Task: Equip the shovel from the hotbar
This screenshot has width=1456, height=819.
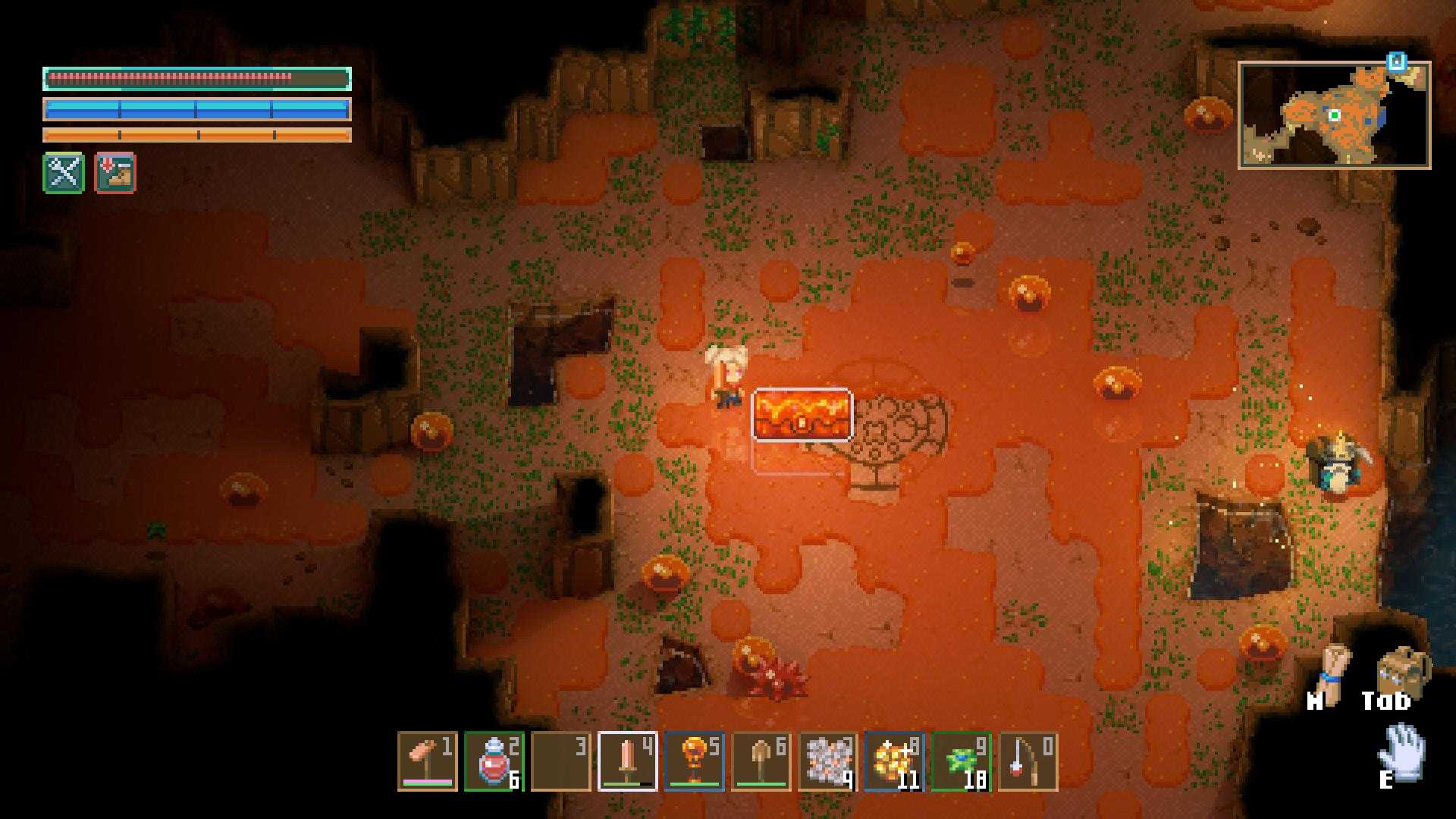Action: coord(761,761)
